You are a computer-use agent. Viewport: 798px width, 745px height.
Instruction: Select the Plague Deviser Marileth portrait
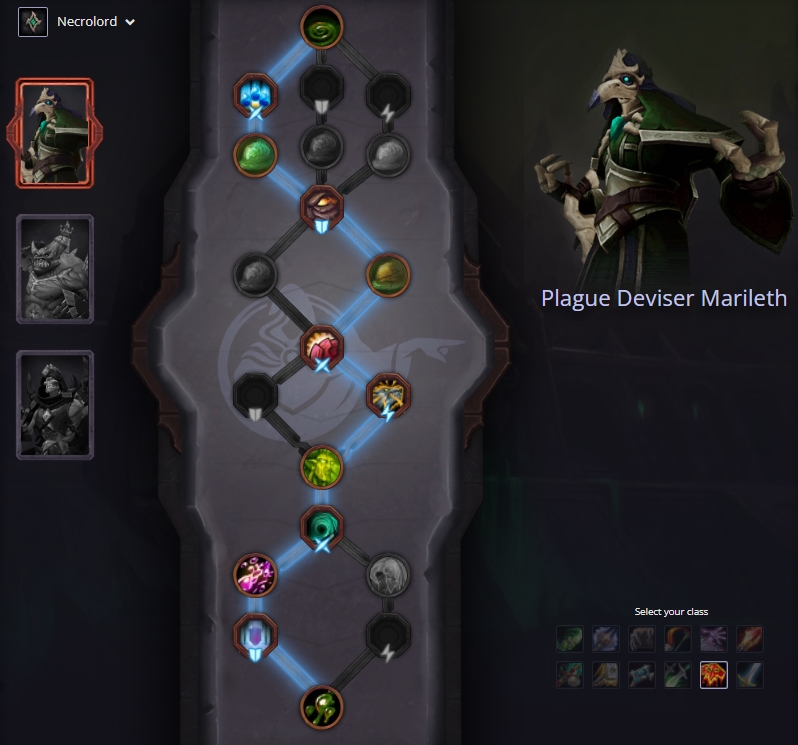(55, 133)
